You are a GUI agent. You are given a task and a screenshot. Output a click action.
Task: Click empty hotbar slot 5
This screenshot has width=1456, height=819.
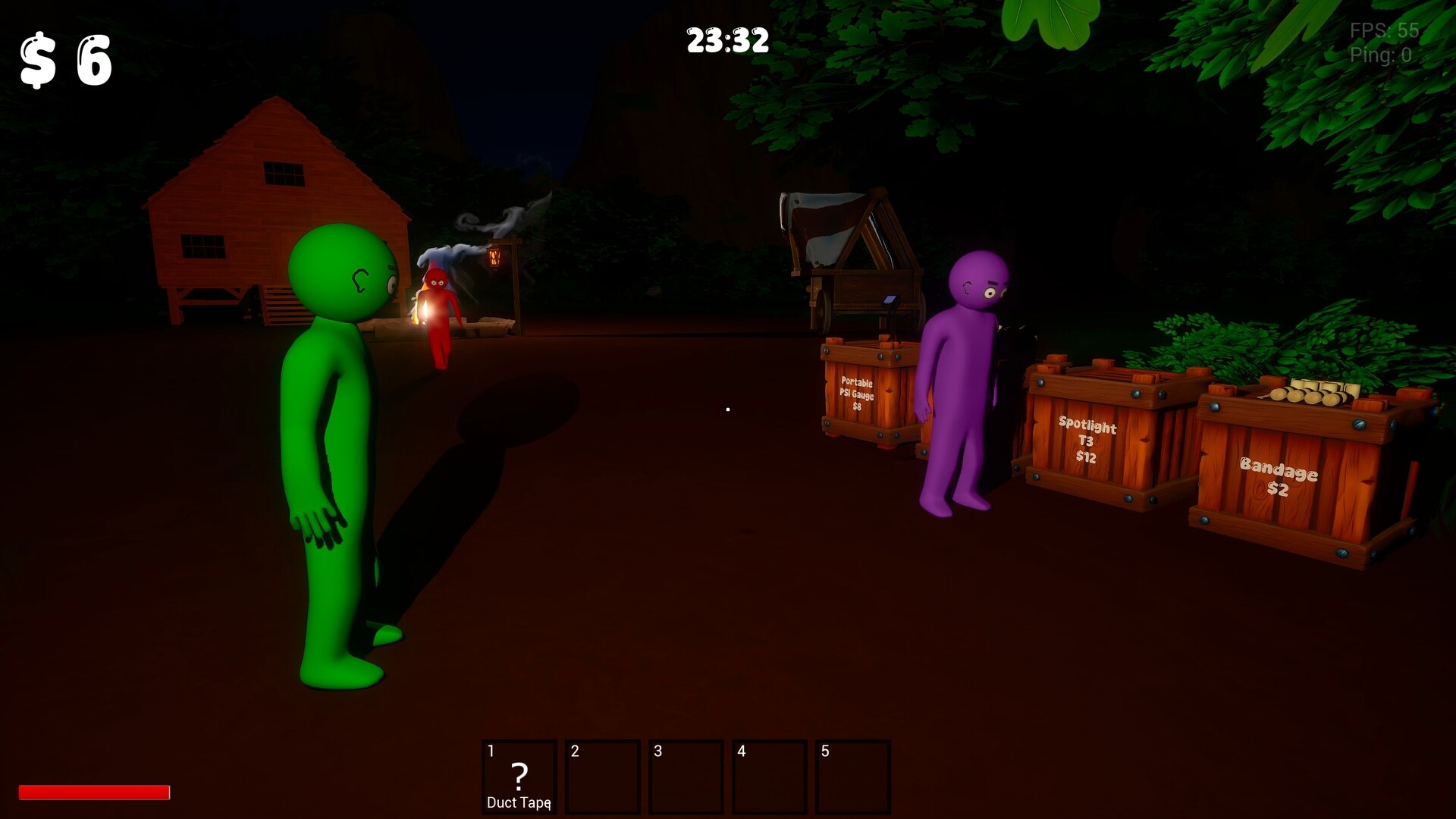(853, 777)
